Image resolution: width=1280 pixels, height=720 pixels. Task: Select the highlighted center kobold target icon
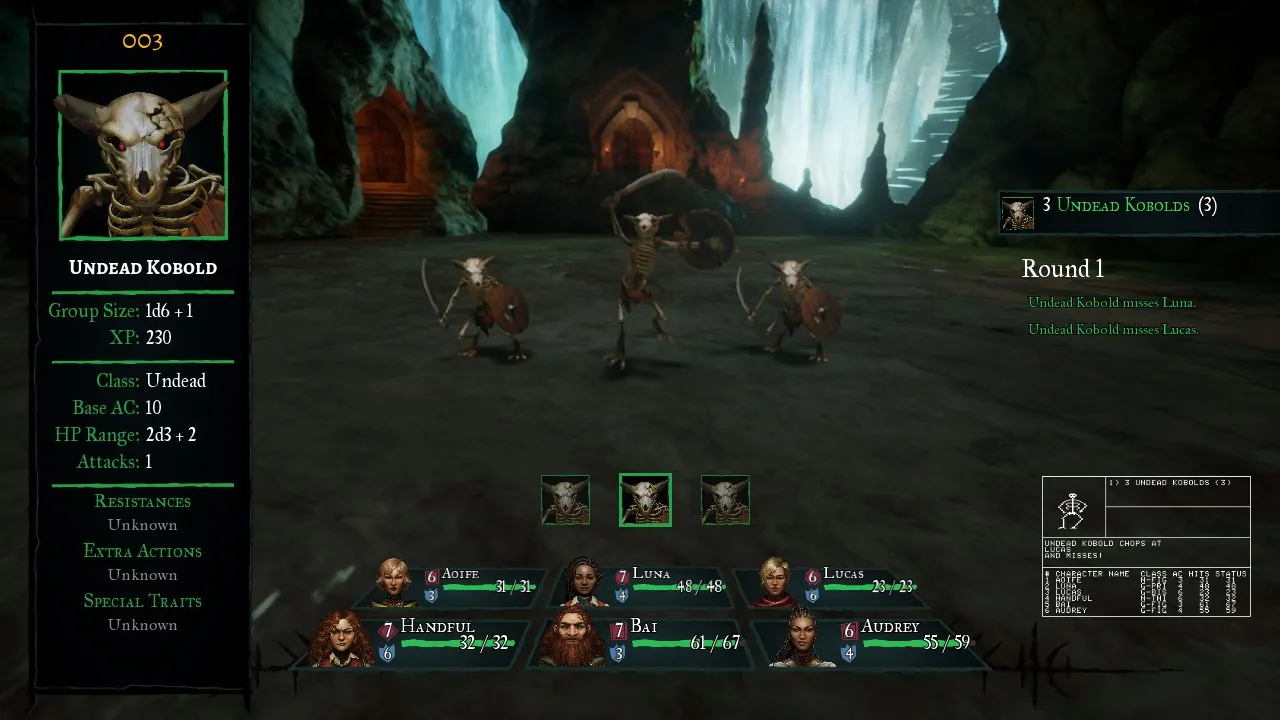(x=645, y=499)
